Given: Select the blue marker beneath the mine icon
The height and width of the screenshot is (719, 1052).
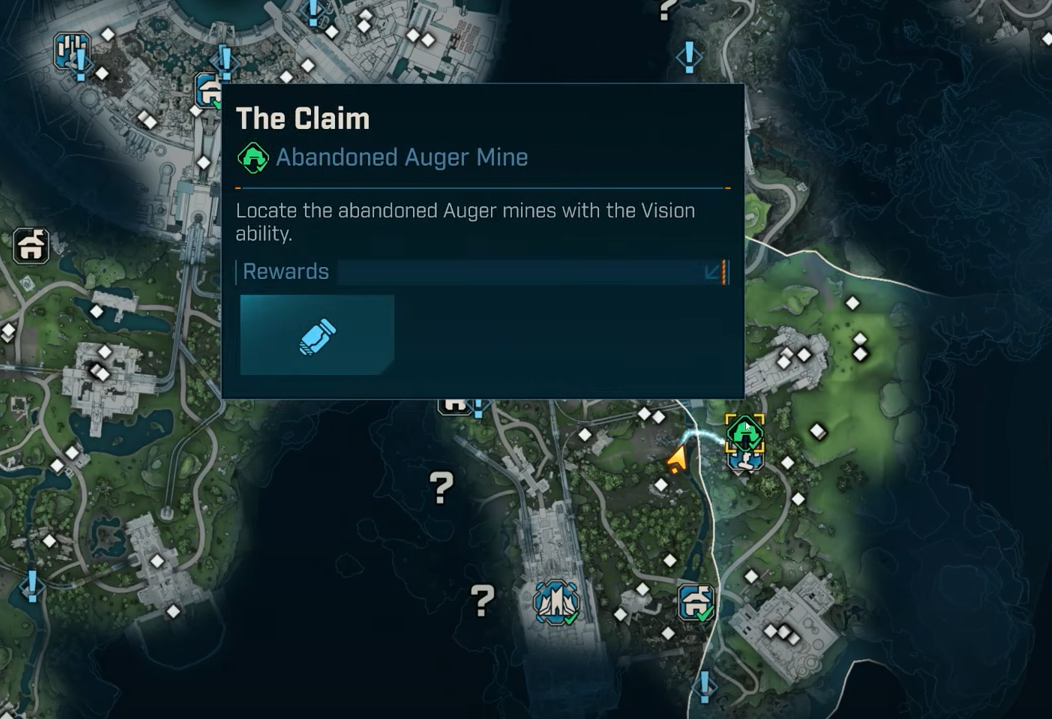Looking at the screenshot, I should [745, 461].
